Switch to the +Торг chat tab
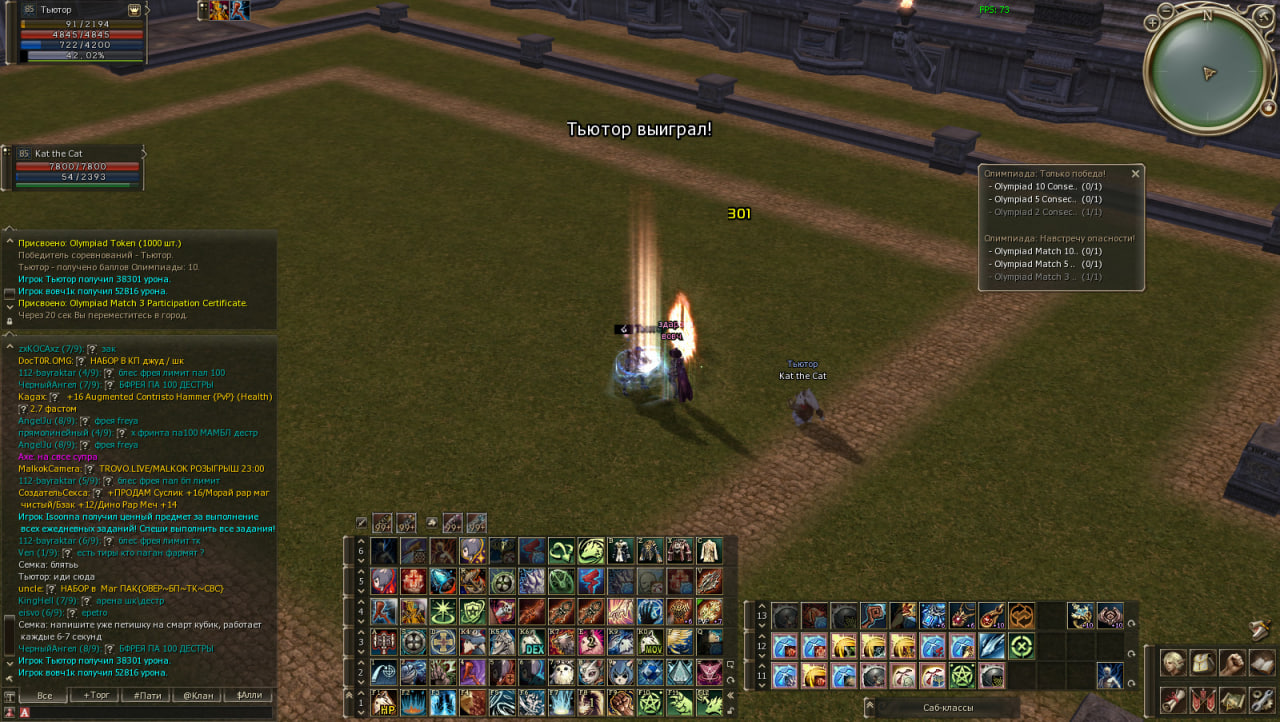1280x722 pixels. pos(97,695)
